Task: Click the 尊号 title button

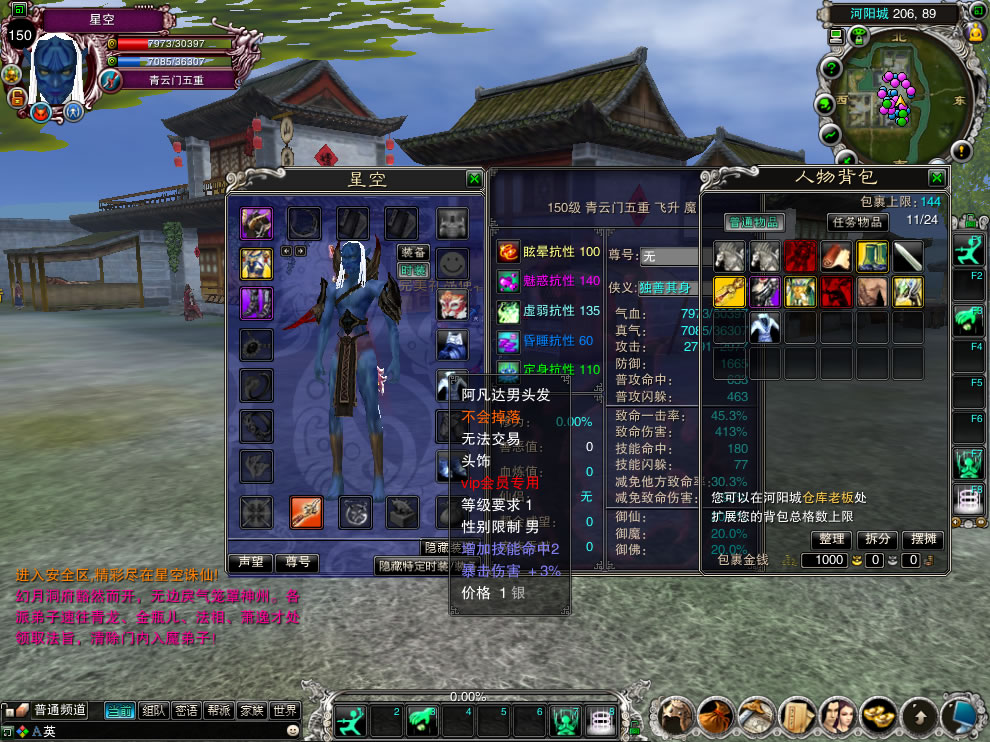Action: pos(297,563)
